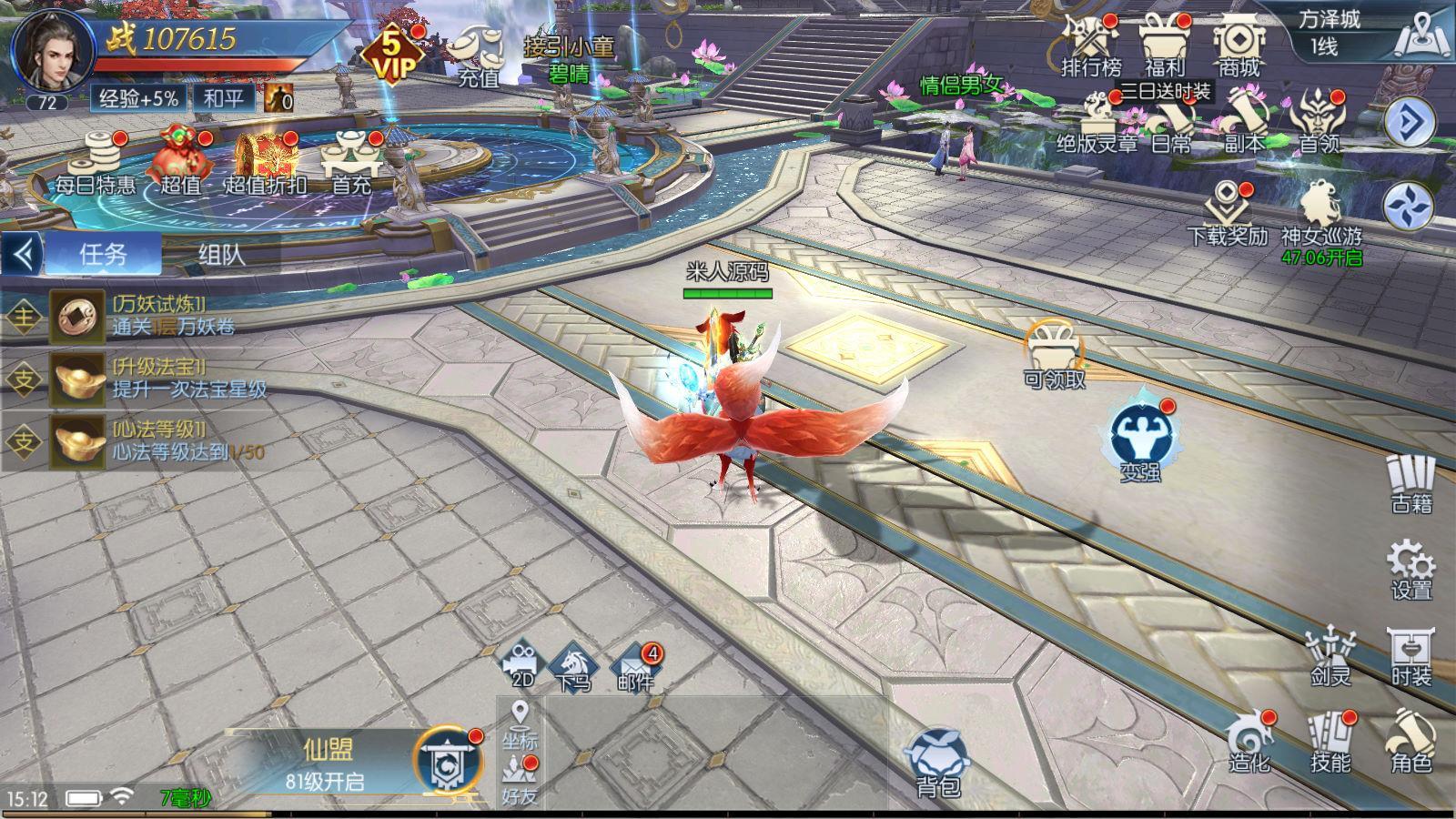Open the 技能 skills menu
This screenshot has height=819, width=1456.
[1330, 742]
